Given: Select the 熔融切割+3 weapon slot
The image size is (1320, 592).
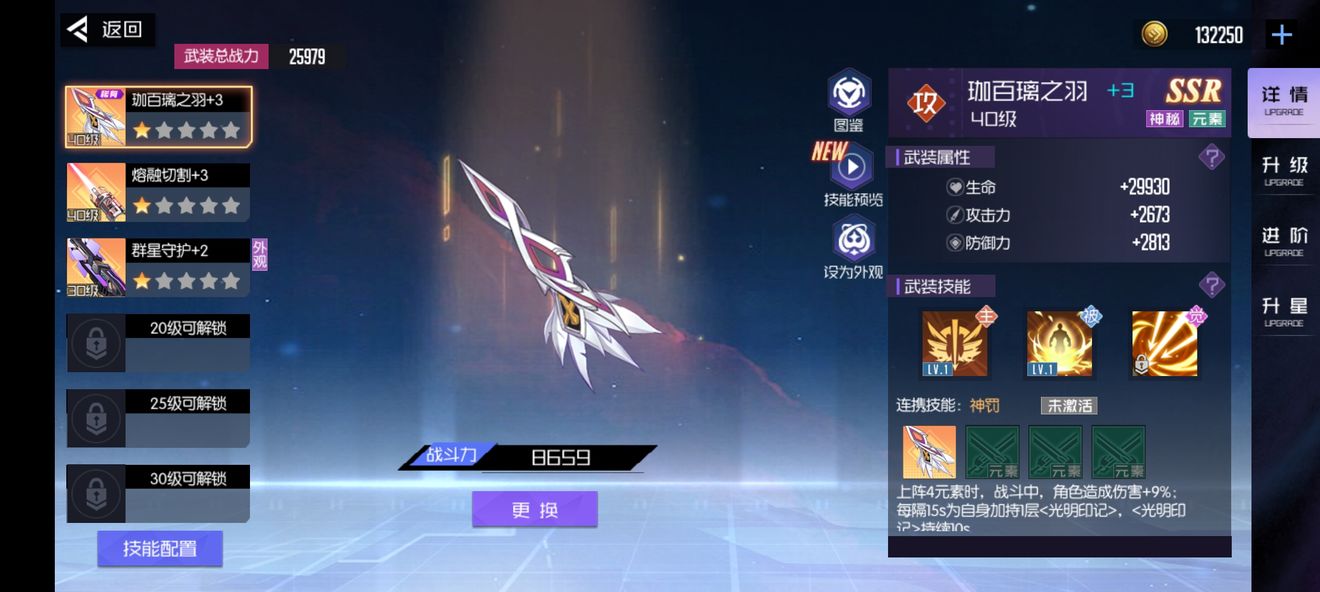Looking at the screenshot, I should [x=158, y=192].
